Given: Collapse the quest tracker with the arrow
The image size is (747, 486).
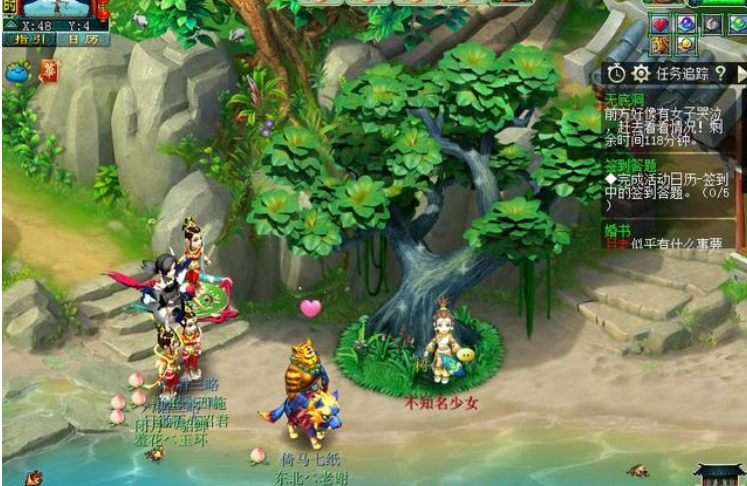Looking at the screenshot, I should click(740, 73).
